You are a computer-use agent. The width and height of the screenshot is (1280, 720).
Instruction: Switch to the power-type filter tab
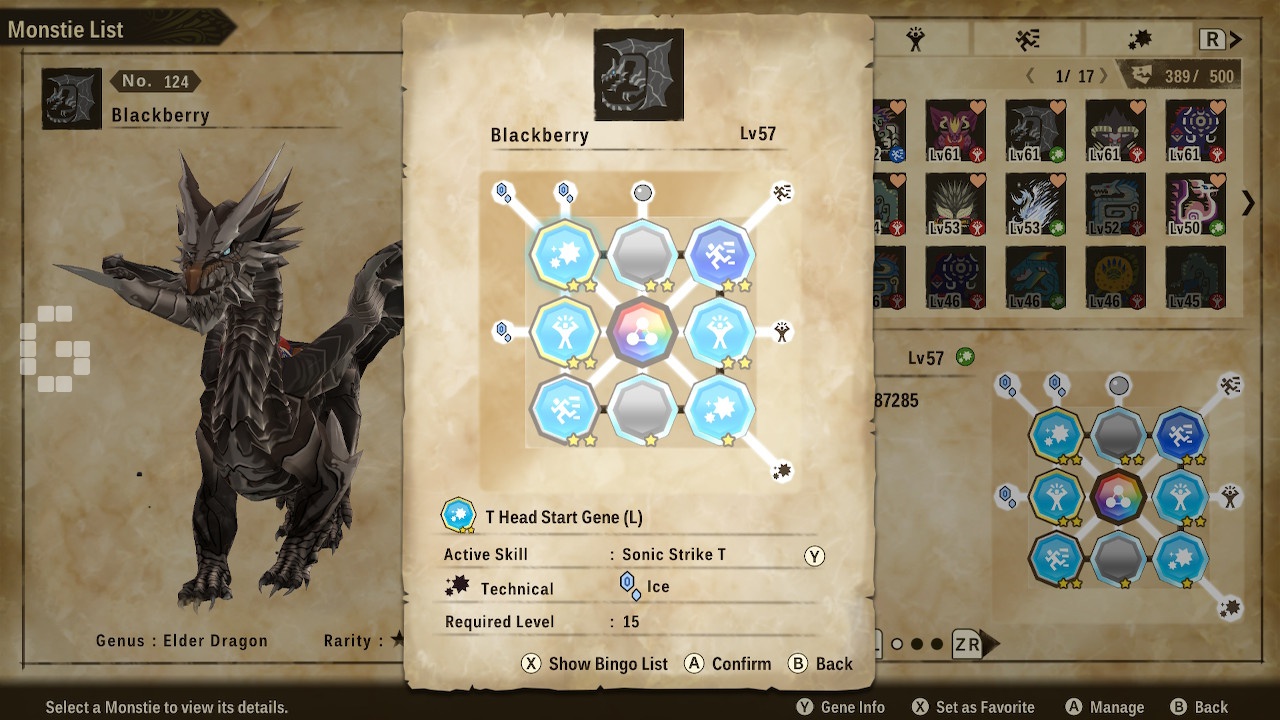click(x=915, y=39)
